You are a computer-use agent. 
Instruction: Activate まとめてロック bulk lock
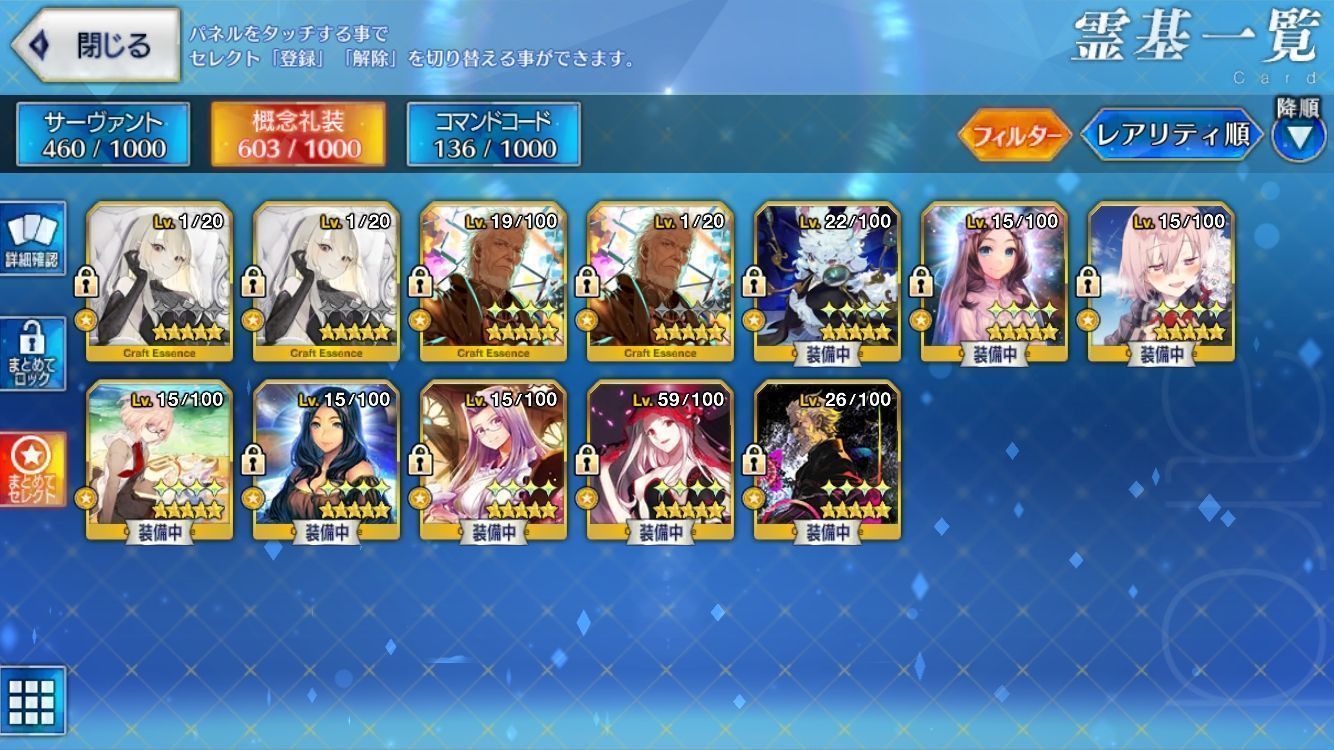coord(33,354)
